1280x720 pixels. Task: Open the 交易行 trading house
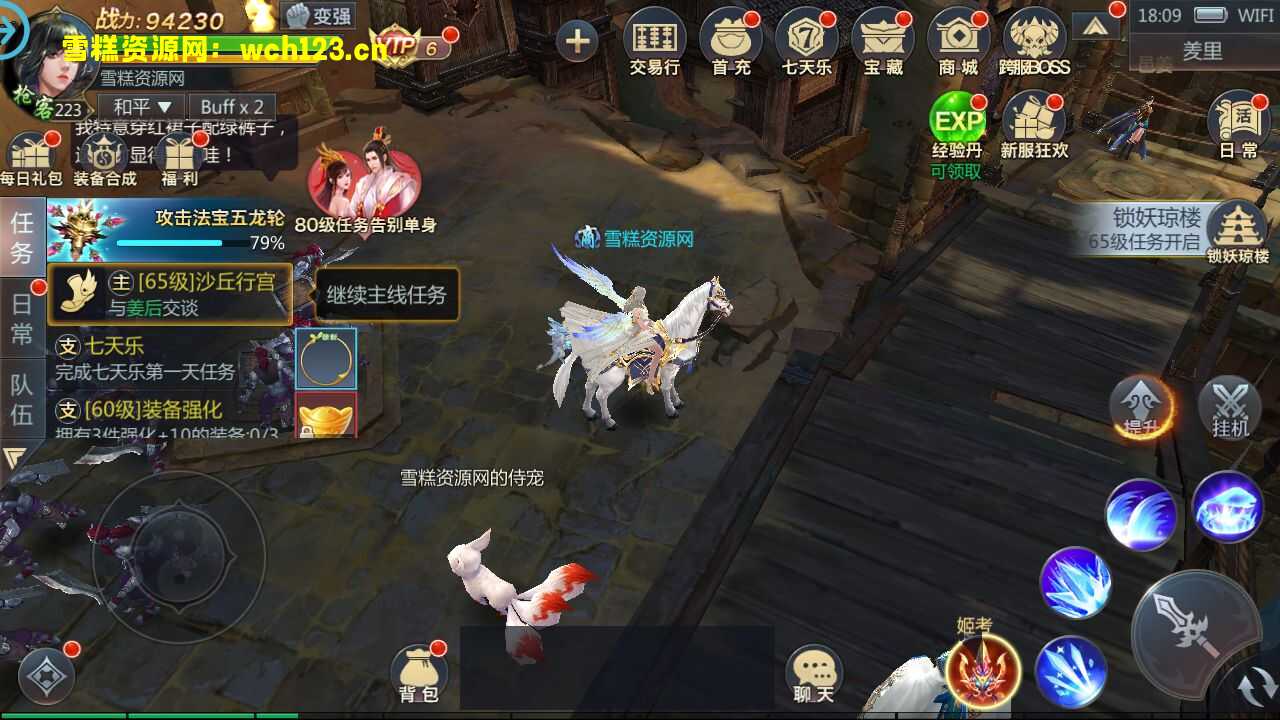pyautogui.click(x=655, y=40)
